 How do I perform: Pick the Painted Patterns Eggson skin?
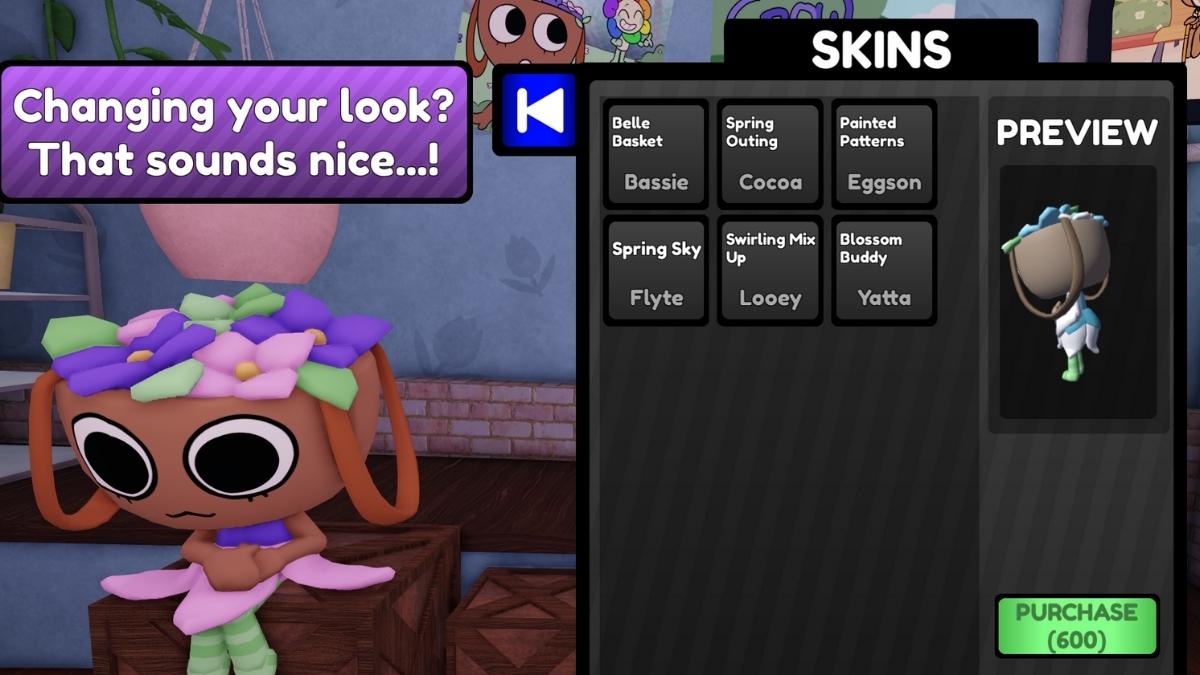tap(884, 154)
